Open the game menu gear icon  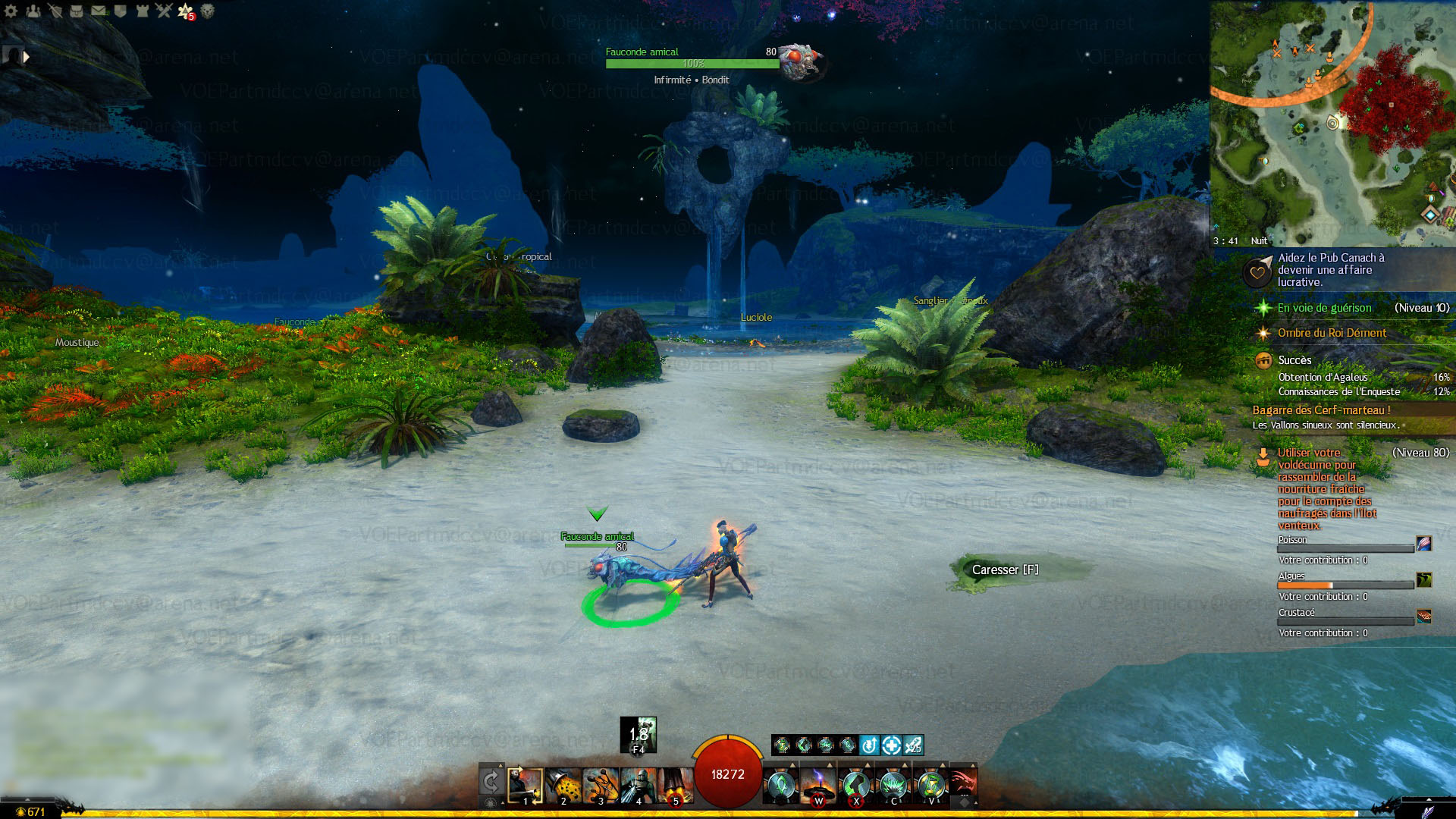click(x=11, y=11)
